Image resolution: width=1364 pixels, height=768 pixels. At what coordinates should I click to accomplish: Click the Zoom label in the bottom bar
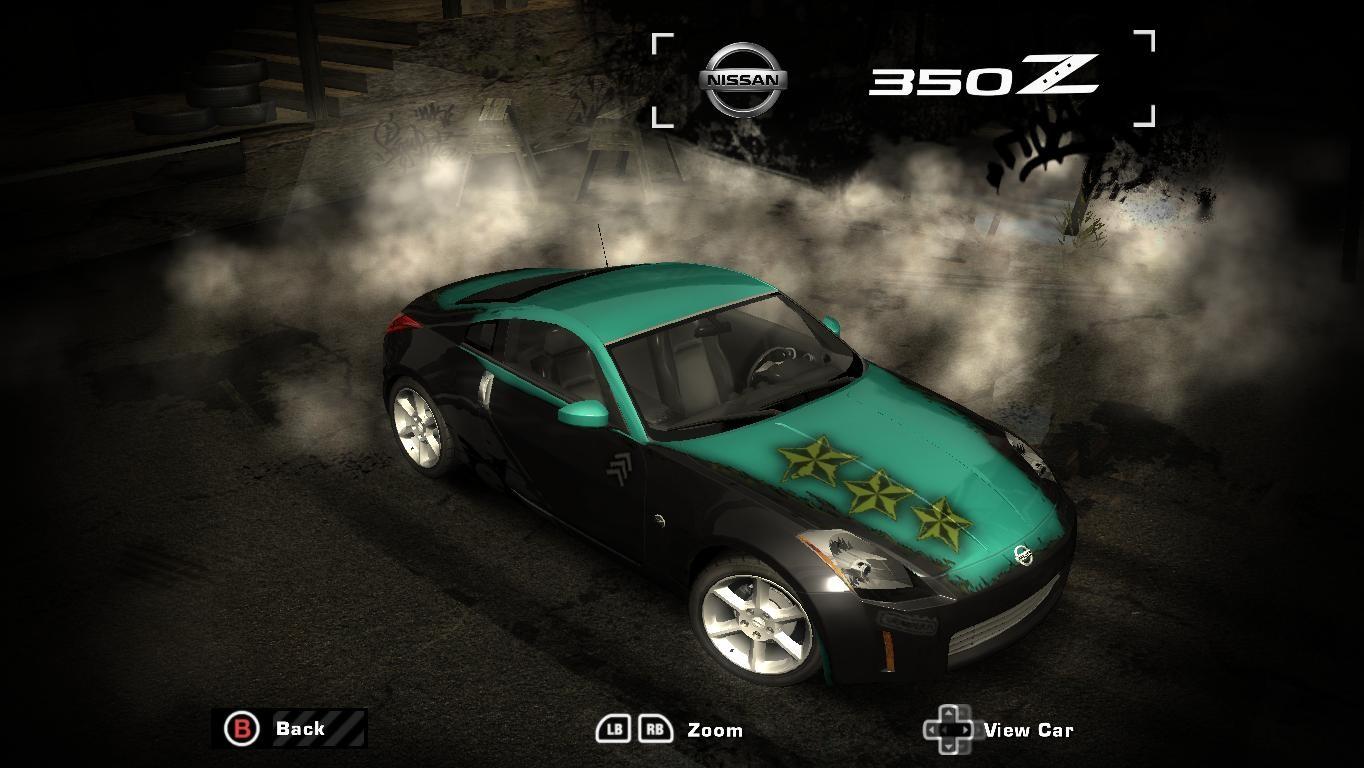coord(715,730)
